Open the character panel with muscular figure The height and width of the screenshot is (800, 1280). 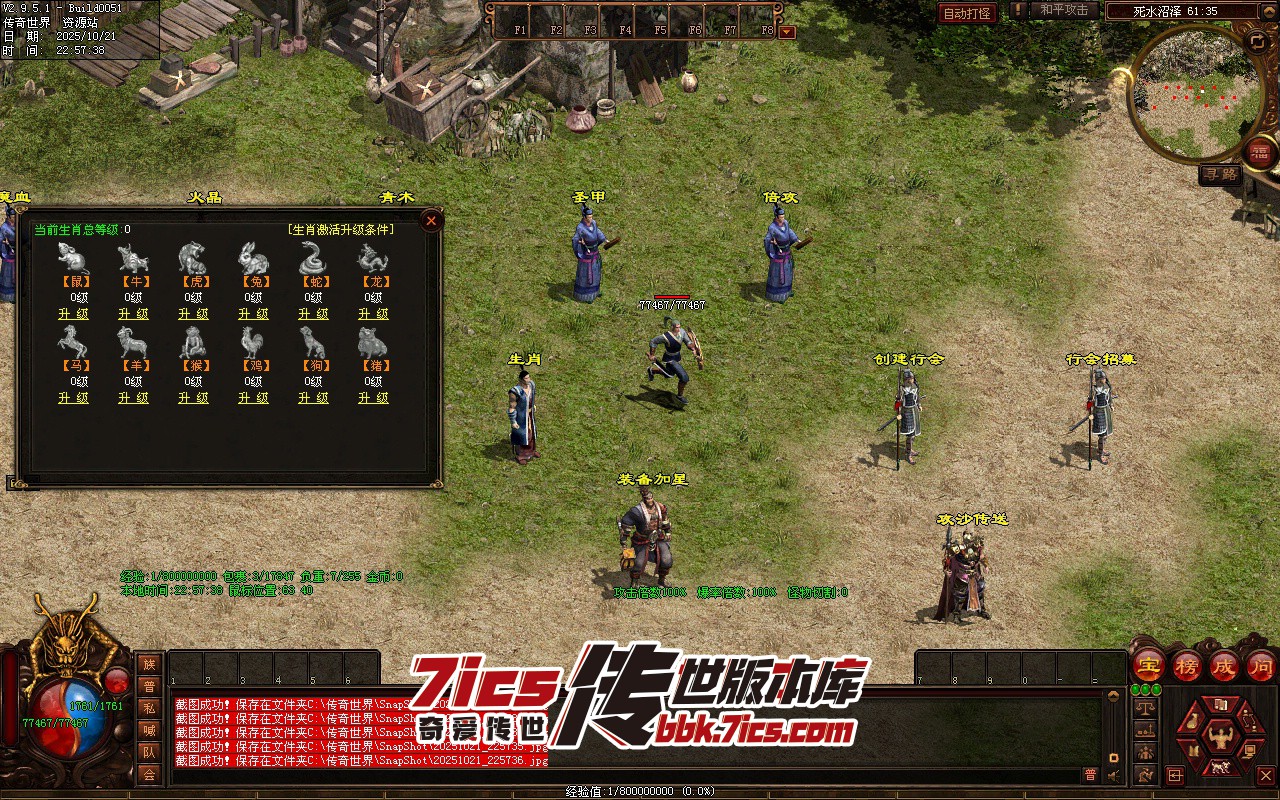[1219, 739]
